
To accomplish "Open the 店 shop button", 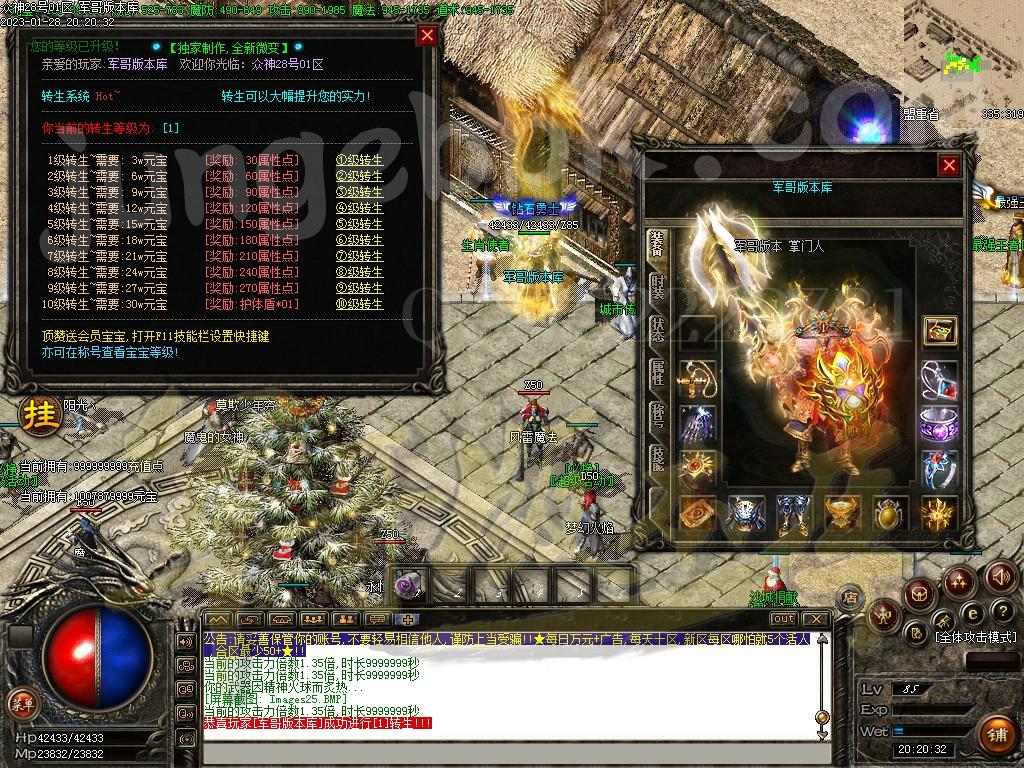I will click(851, 597).
